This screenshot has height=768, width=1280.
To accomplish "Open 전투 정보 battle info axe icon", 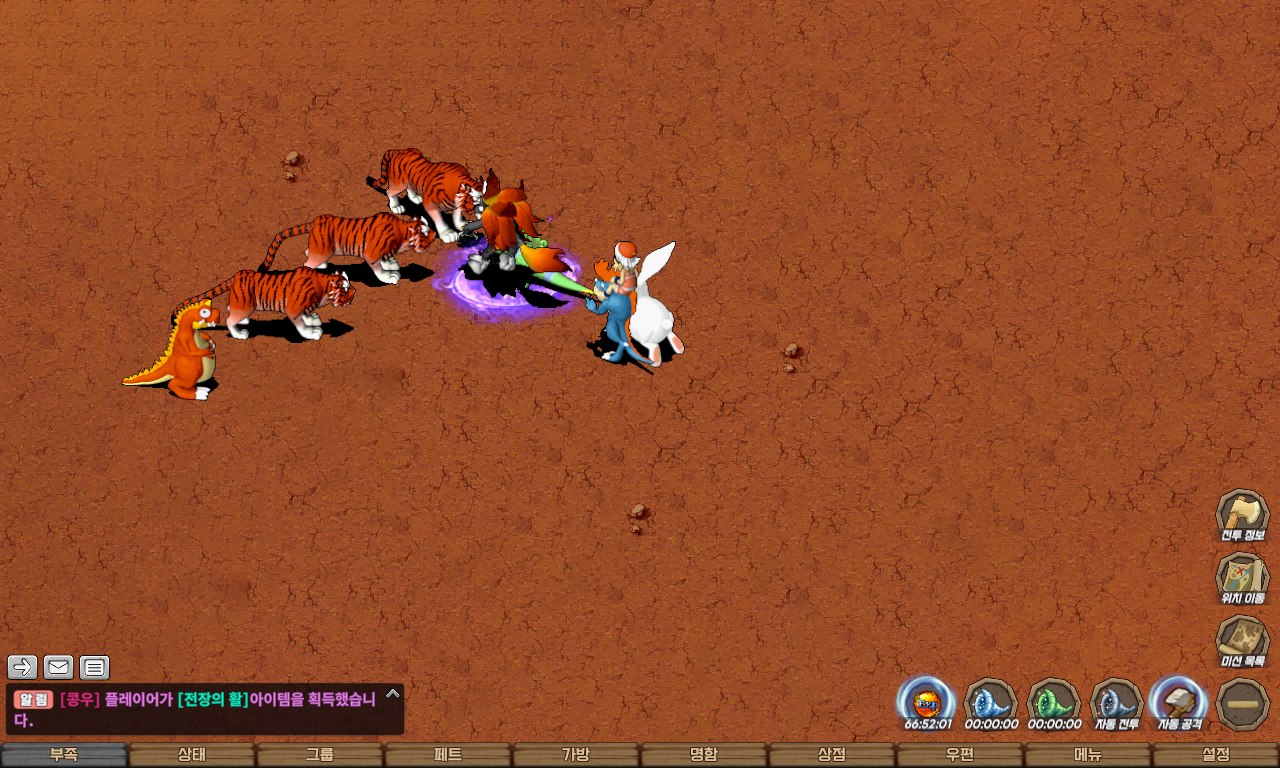I will [x=1242, y=516].
